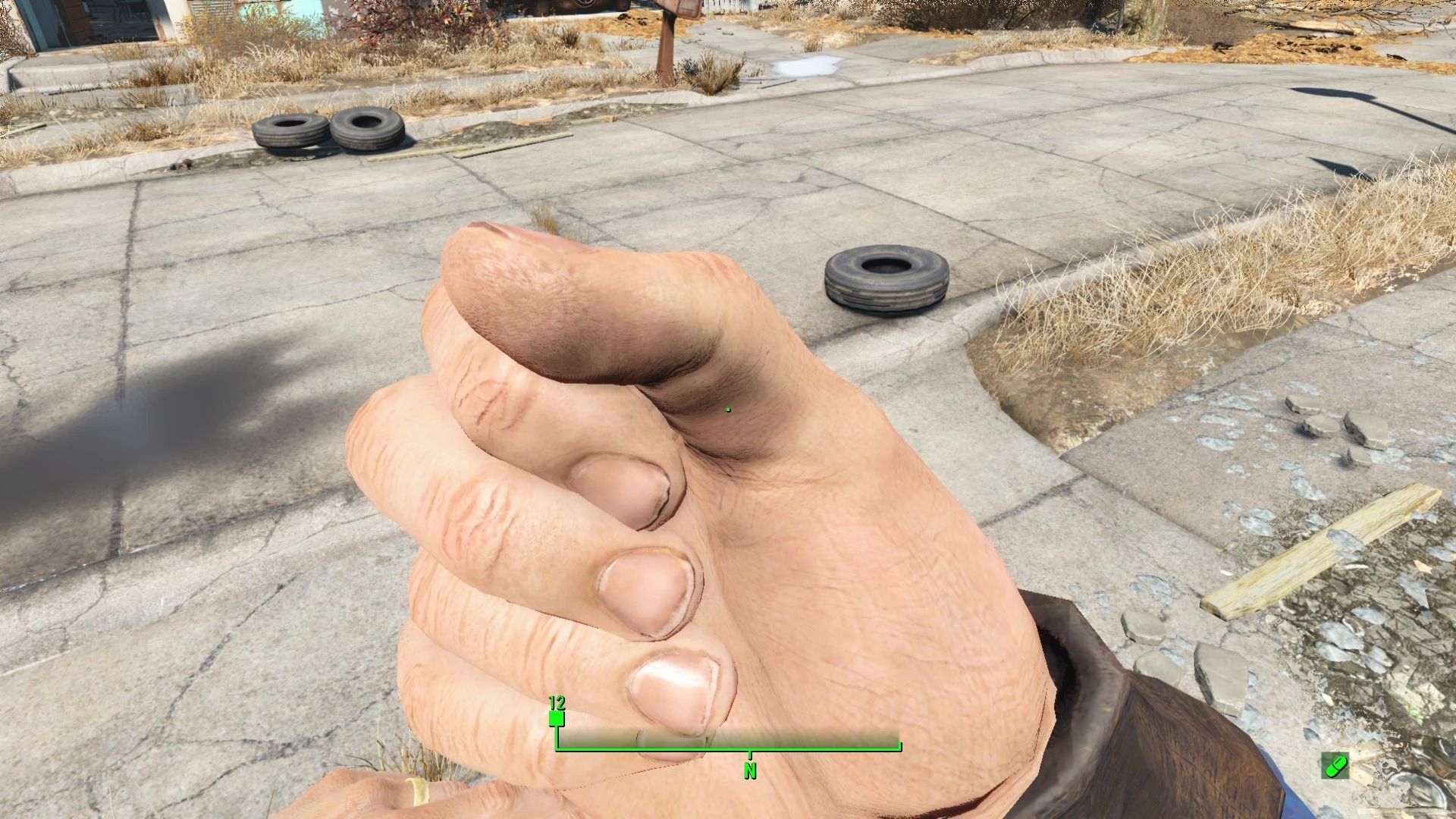
Task: Click the green crosshair dot
Action: pos(728,408)
